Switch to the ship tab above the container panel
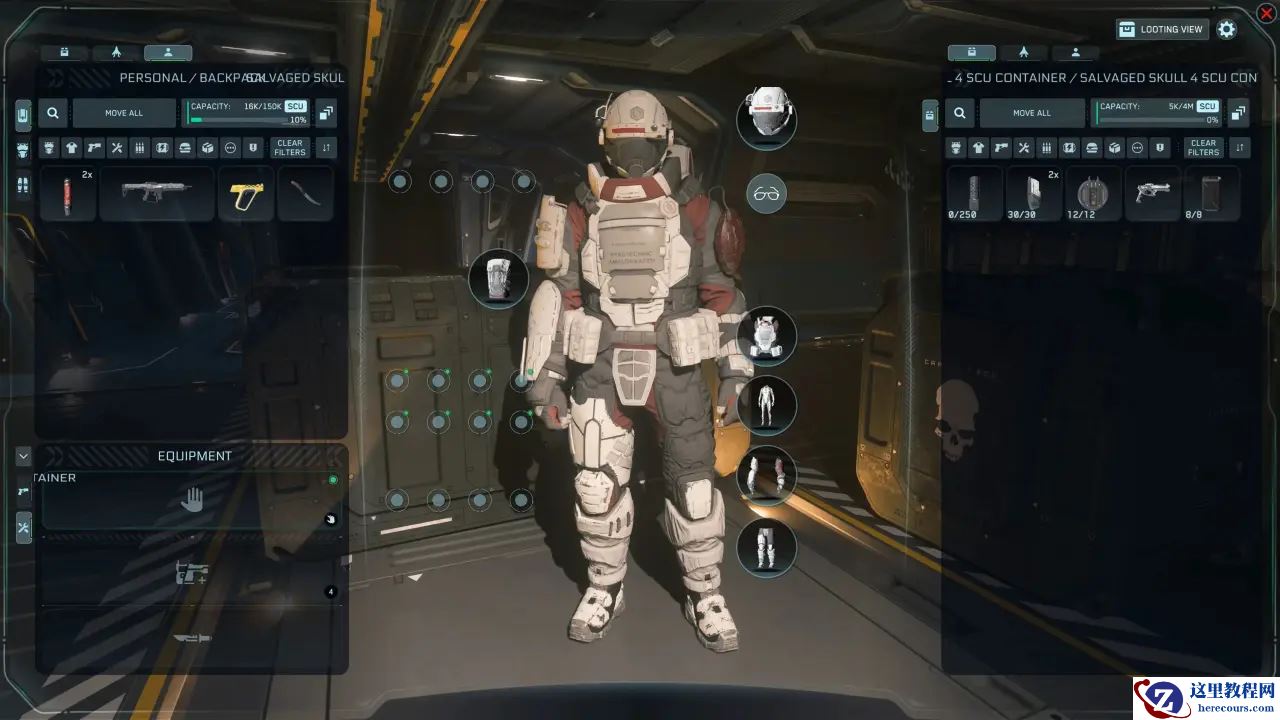 pyautogui.click(x=1024, y=53)
